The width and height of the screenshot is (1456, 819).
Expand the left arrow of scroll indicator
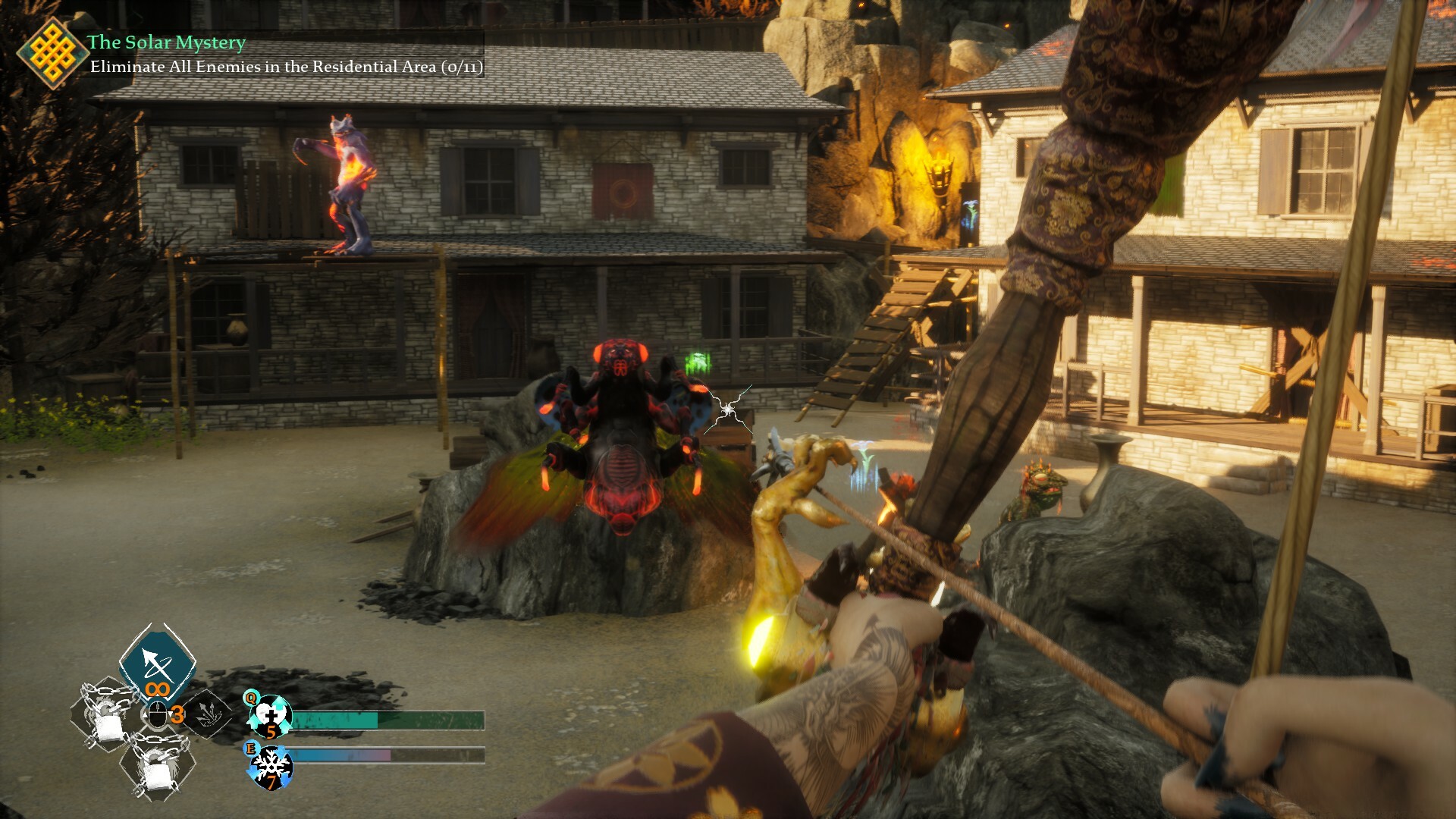144,713
